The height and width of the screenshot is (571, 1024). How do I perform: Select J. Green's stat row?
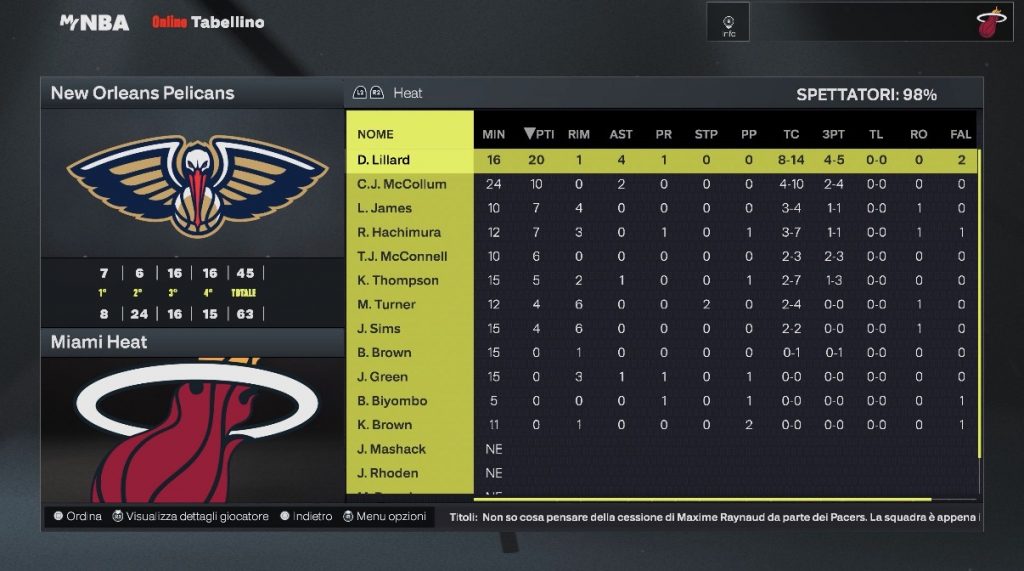[383, 377]
